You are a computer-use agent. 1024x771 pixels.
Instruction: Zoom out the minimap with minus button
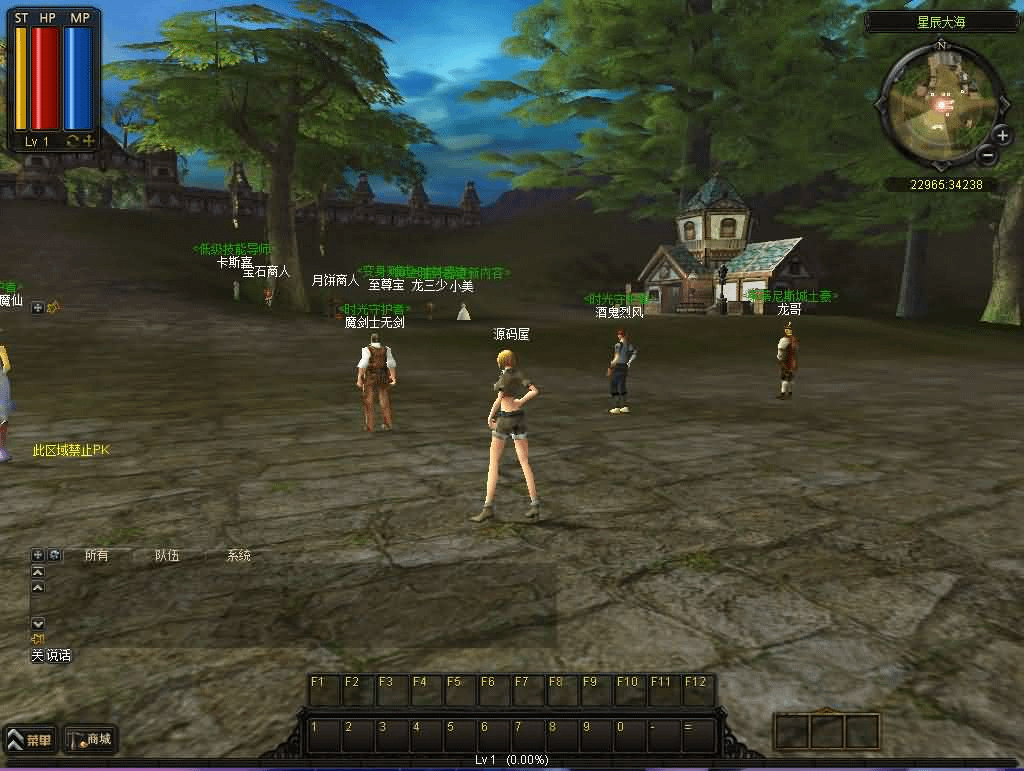pyautogui.click(x=987, y=155)
